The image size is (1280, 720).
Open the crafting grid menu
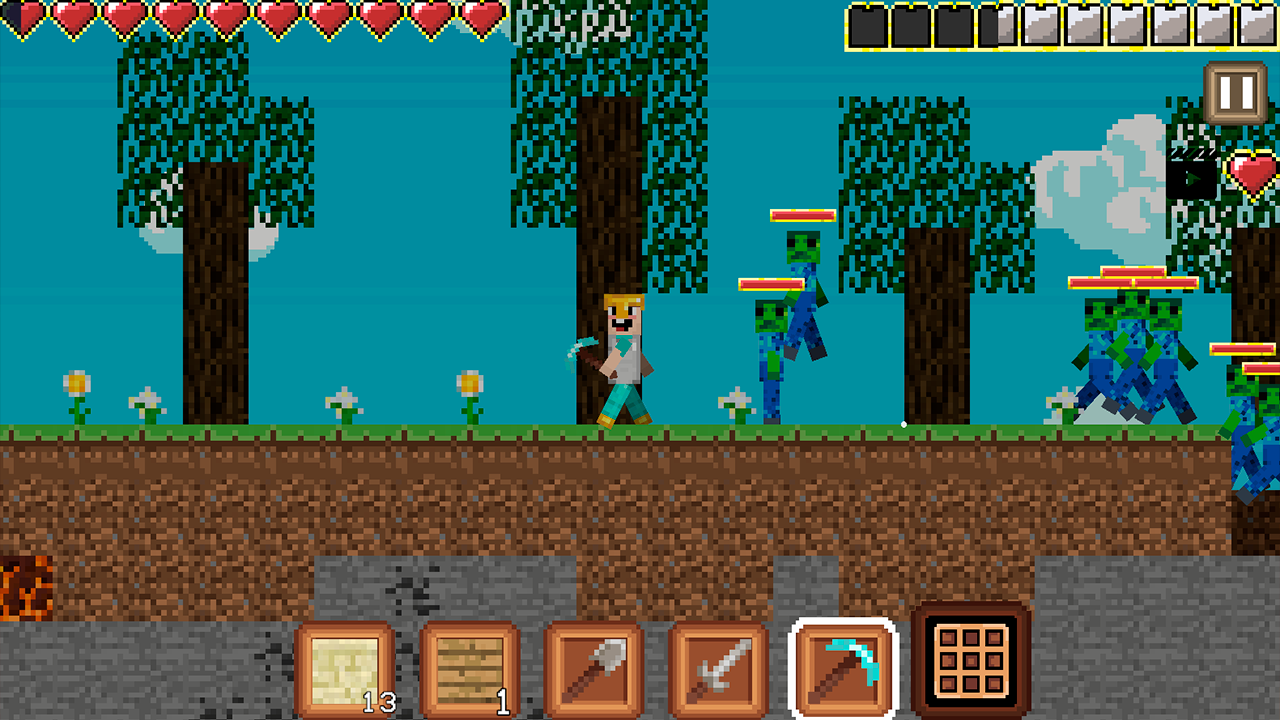(971, 663)
